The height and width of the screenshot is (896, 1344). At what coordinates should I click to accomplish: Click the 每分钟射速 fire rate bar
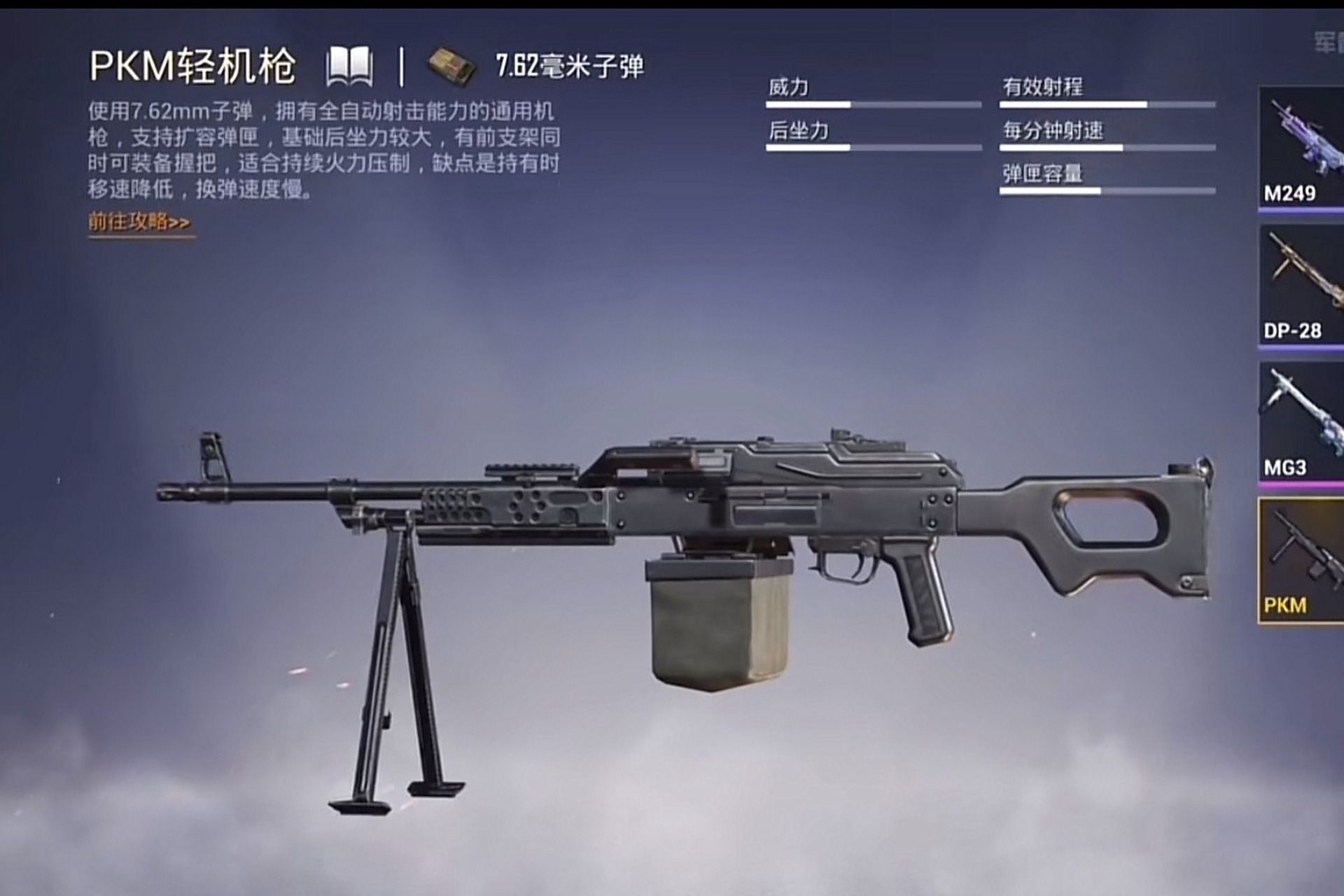coord(1106,148)
